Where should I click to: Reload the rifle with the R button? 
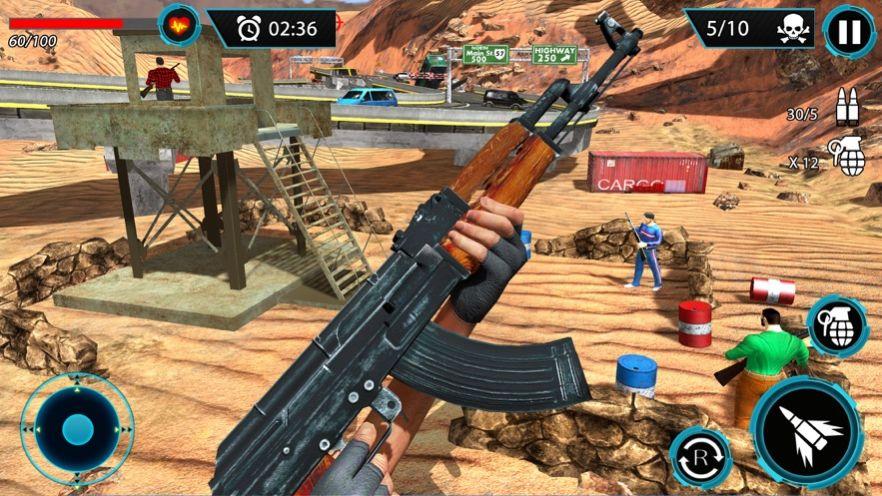tap(700, 458)
